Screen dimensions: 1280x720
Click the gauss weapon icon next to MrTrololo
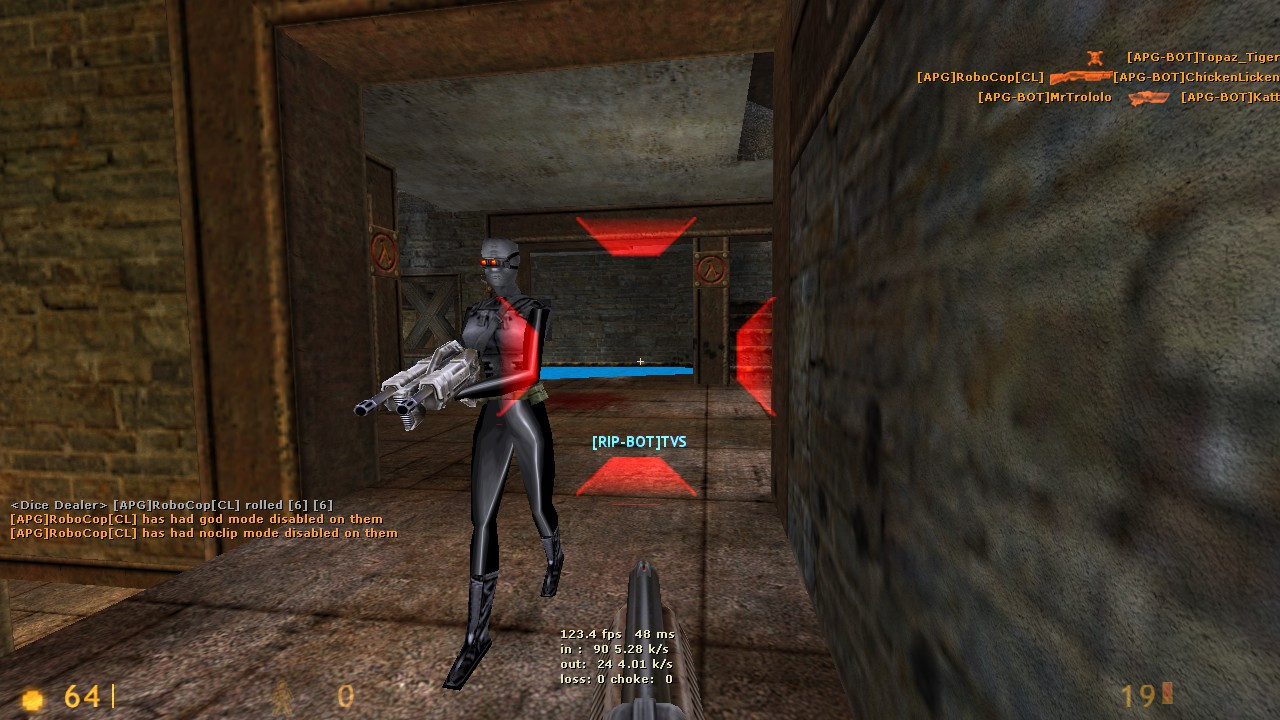coord(1148,97)
